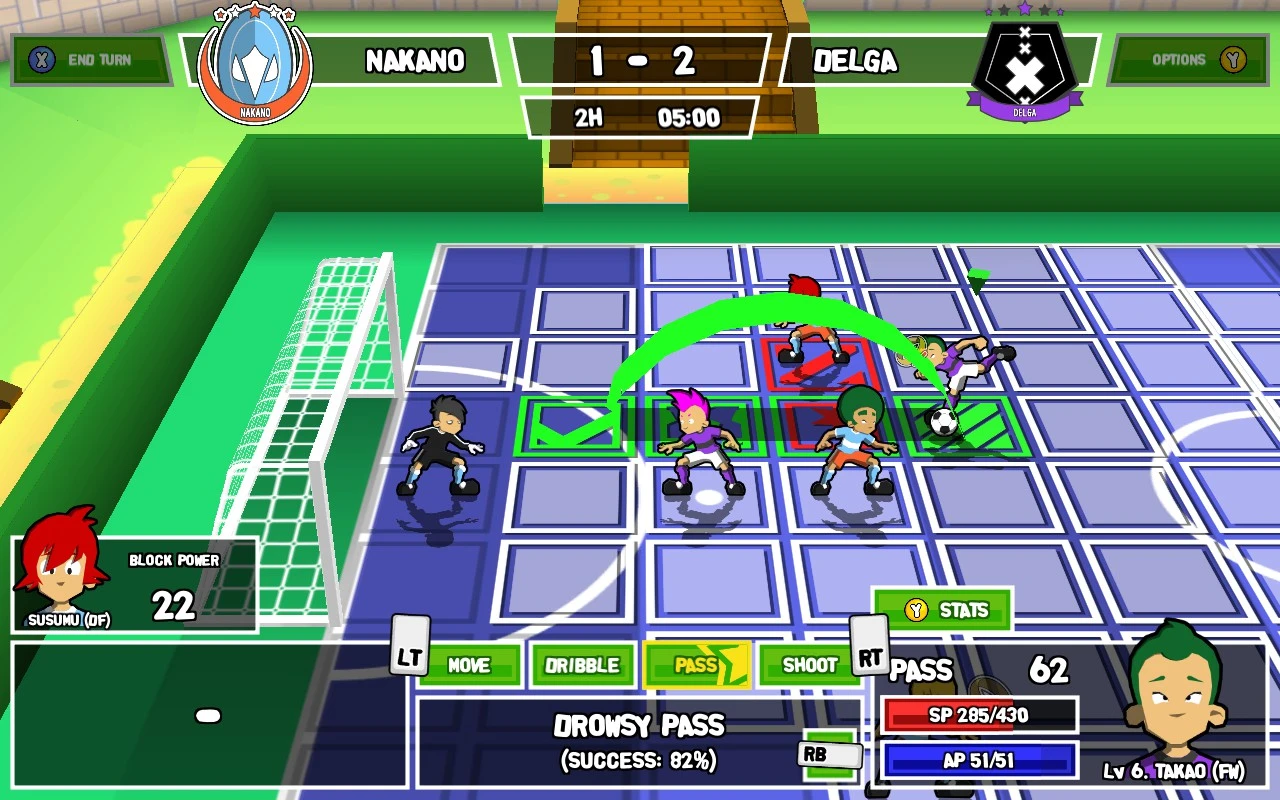Click the End Turn button
Viewport: 1280px width, 800px height.
(90, 60)
